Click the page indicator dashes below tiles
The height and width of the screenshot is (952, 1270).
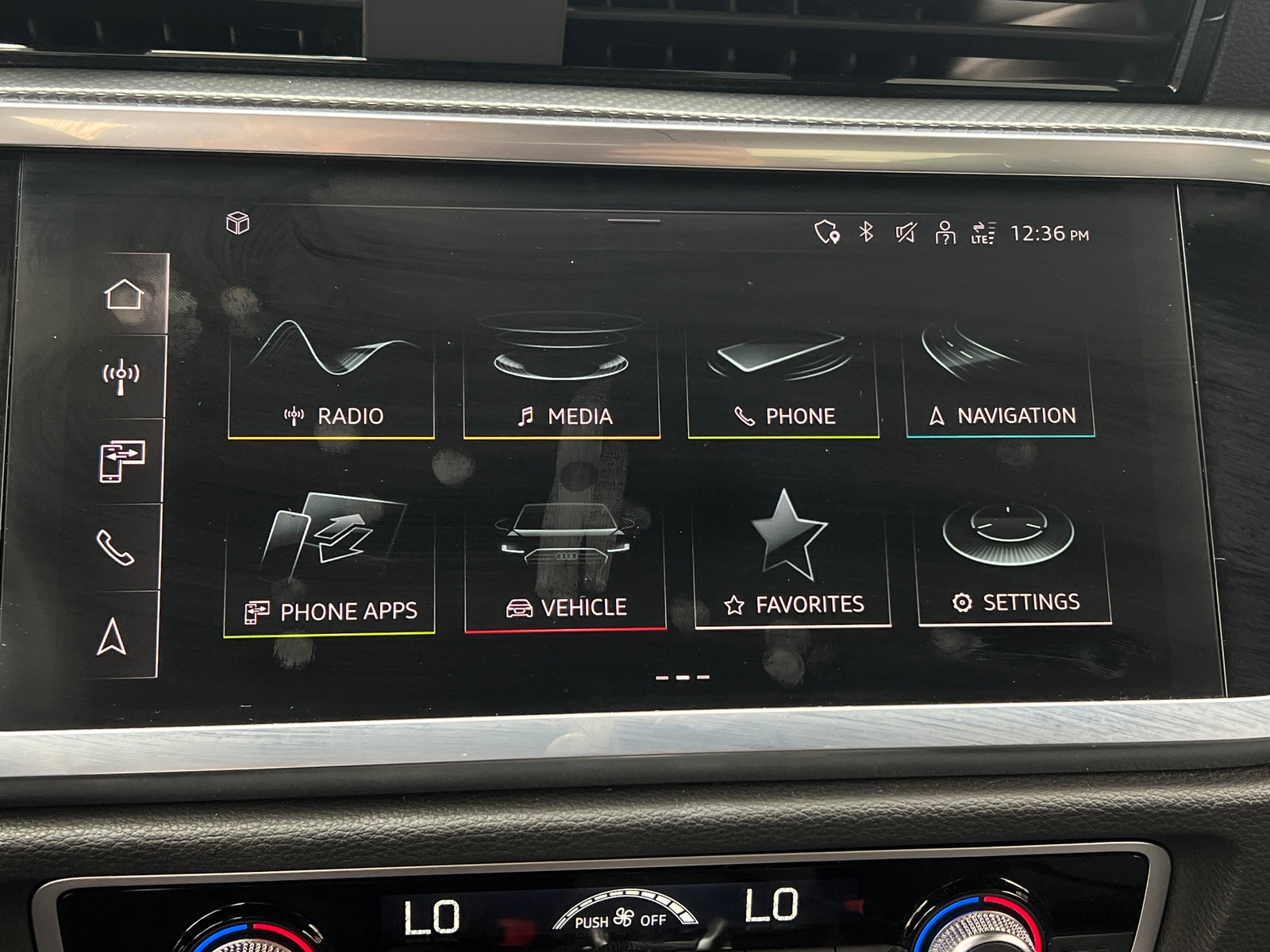click(682, 678)
